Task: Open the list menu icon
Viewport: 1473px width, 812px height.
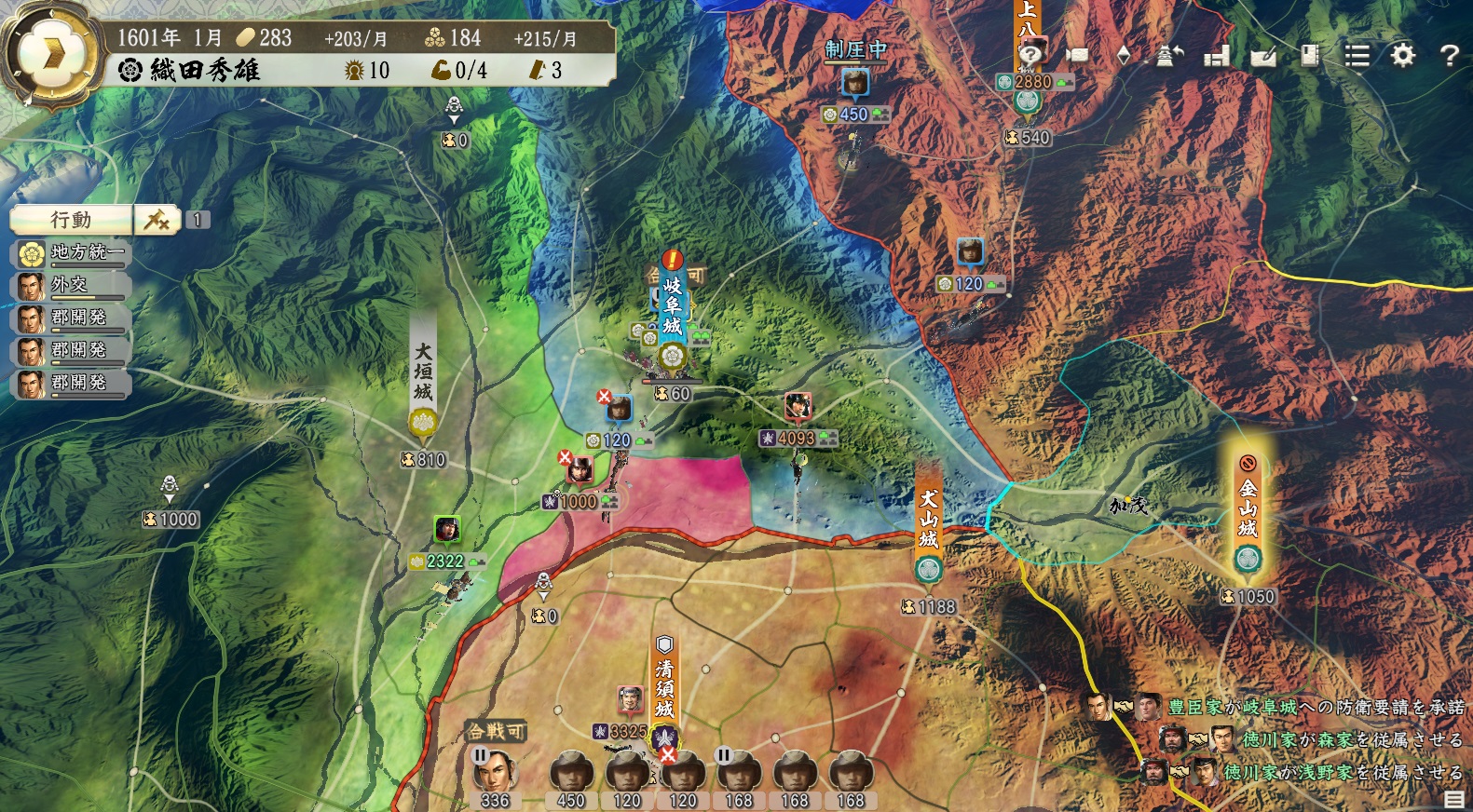Action: (x=1357, y=56)
